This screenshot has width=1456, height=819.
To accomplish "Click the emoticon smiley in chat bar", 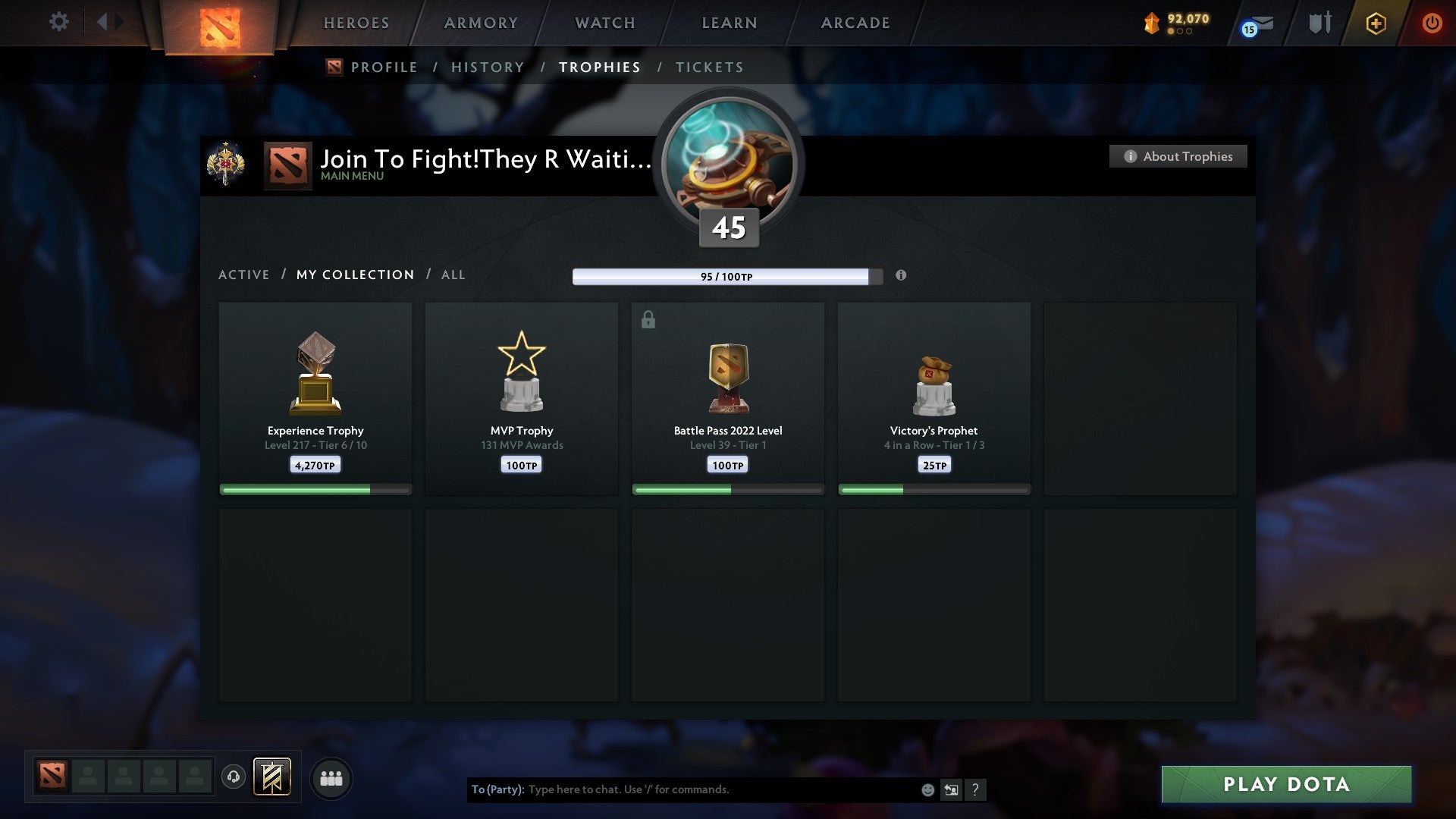I will 927,789.
